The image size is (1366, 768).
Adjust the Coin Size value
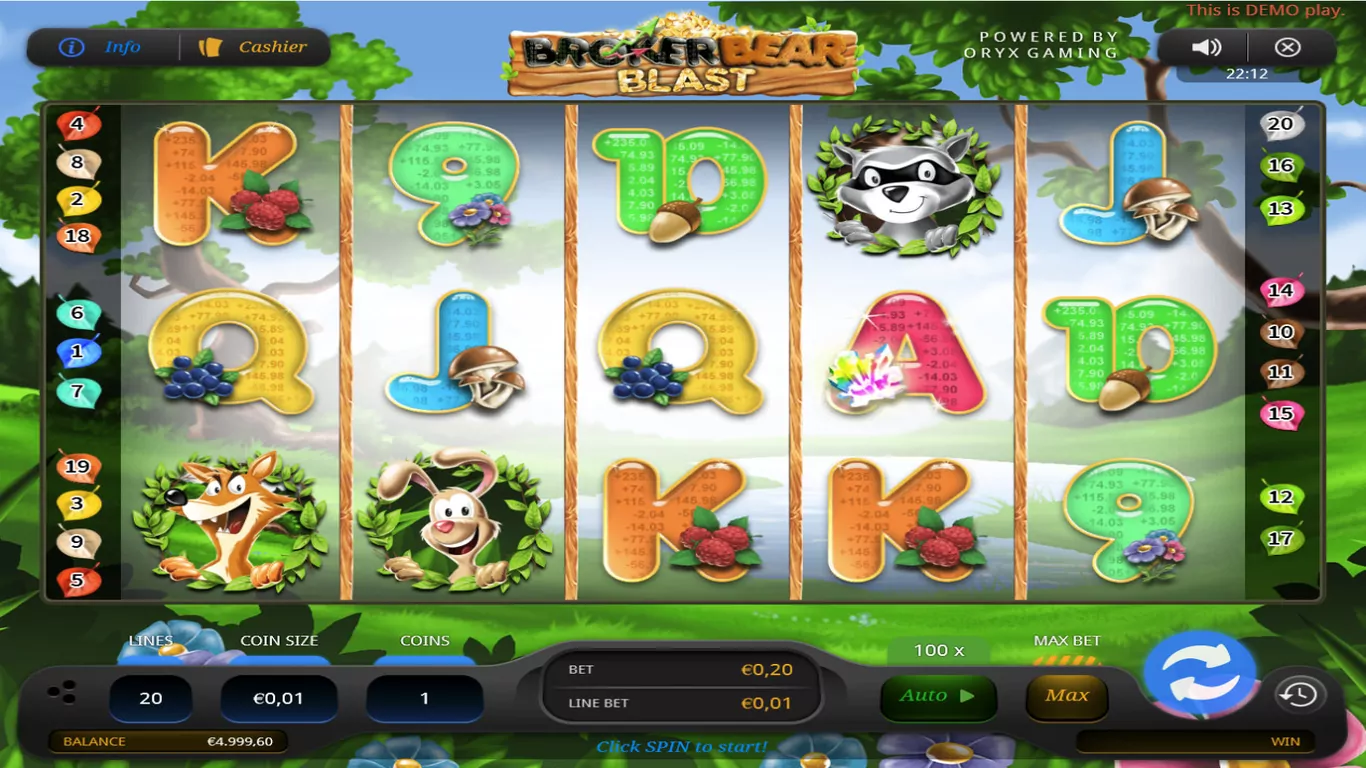coord(278,698)
